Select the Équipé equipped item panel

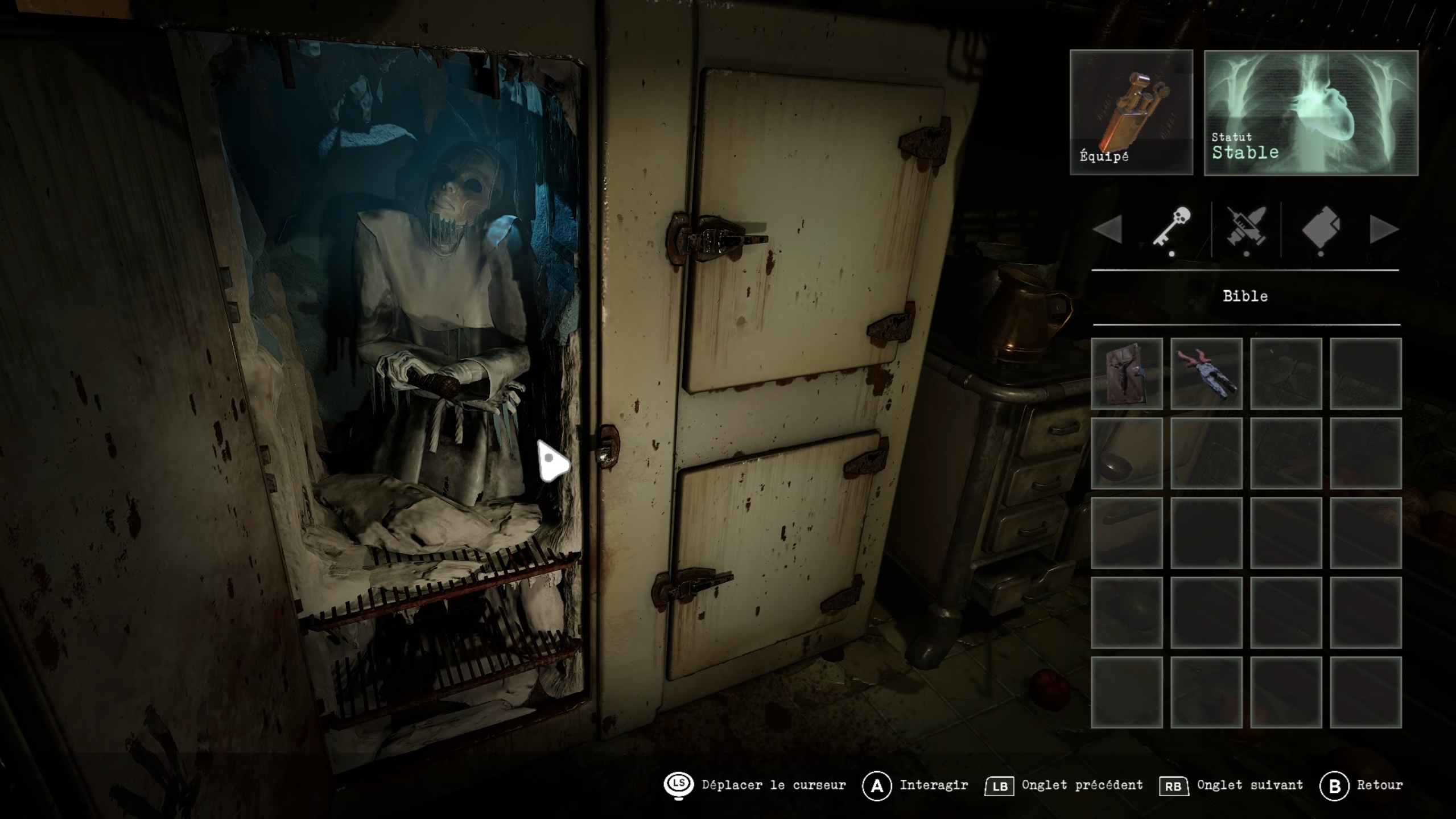(1131, 112)
